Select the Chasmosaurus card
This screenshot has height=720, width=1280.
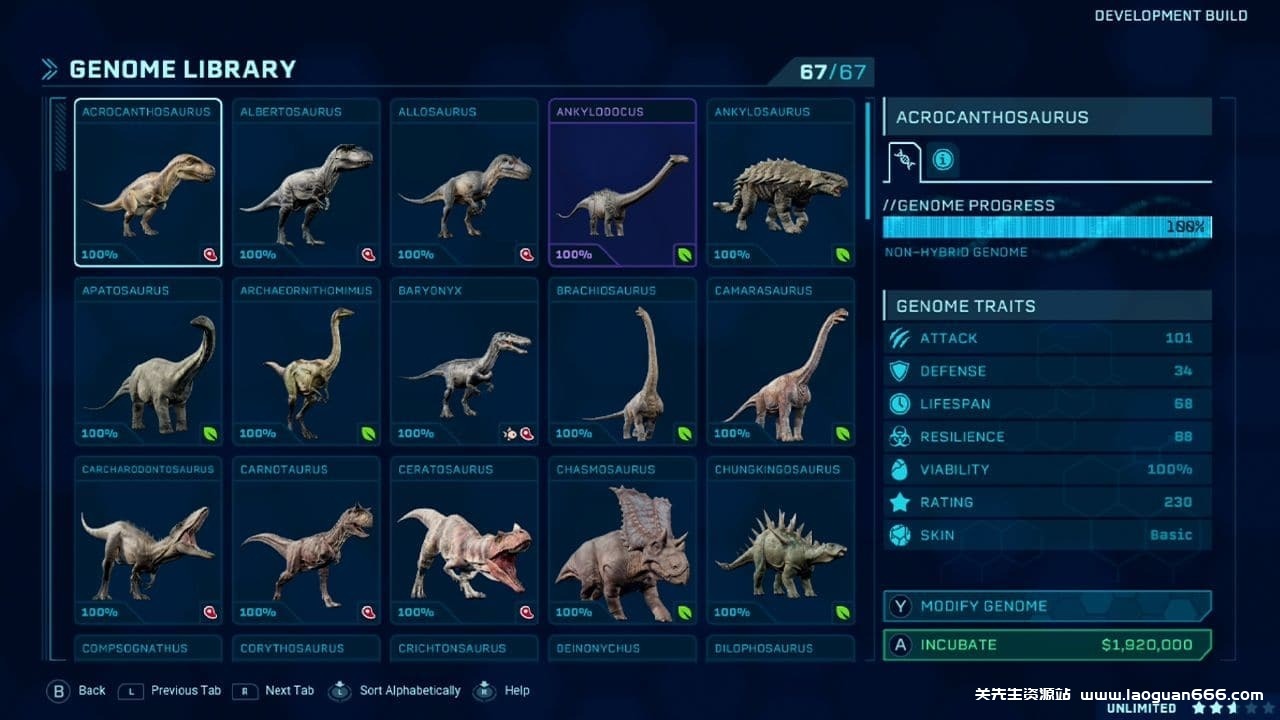[x=622, y=541]
